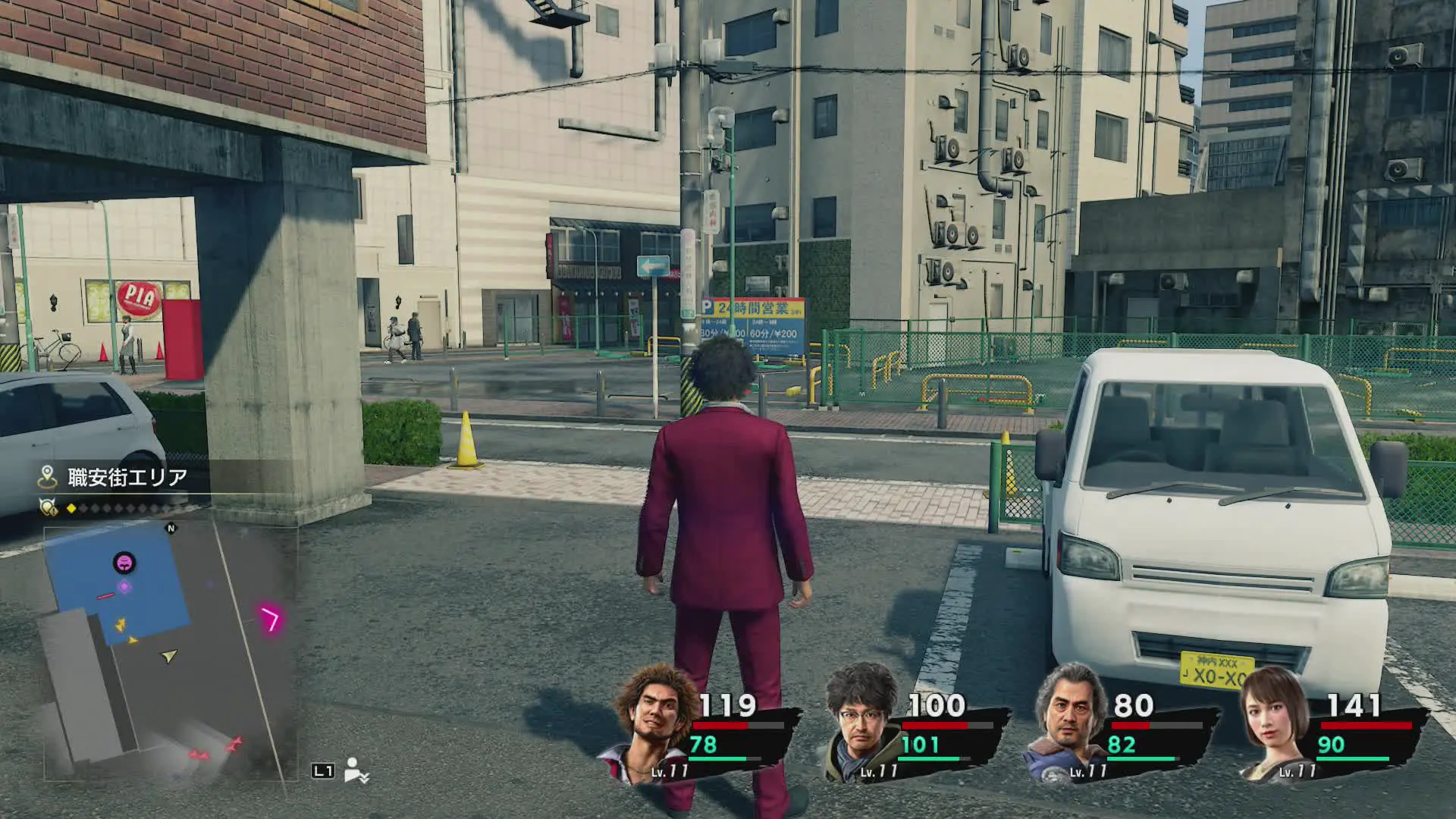Select the gray-haired party member portrait
Image resolution: width=1456 pixels, height=819 pixels.
coord(1069,723)
